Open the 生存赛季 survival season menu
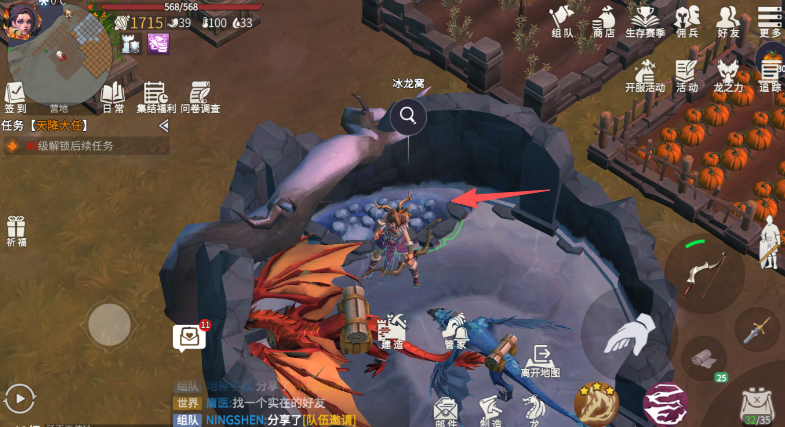 point(646,21)
